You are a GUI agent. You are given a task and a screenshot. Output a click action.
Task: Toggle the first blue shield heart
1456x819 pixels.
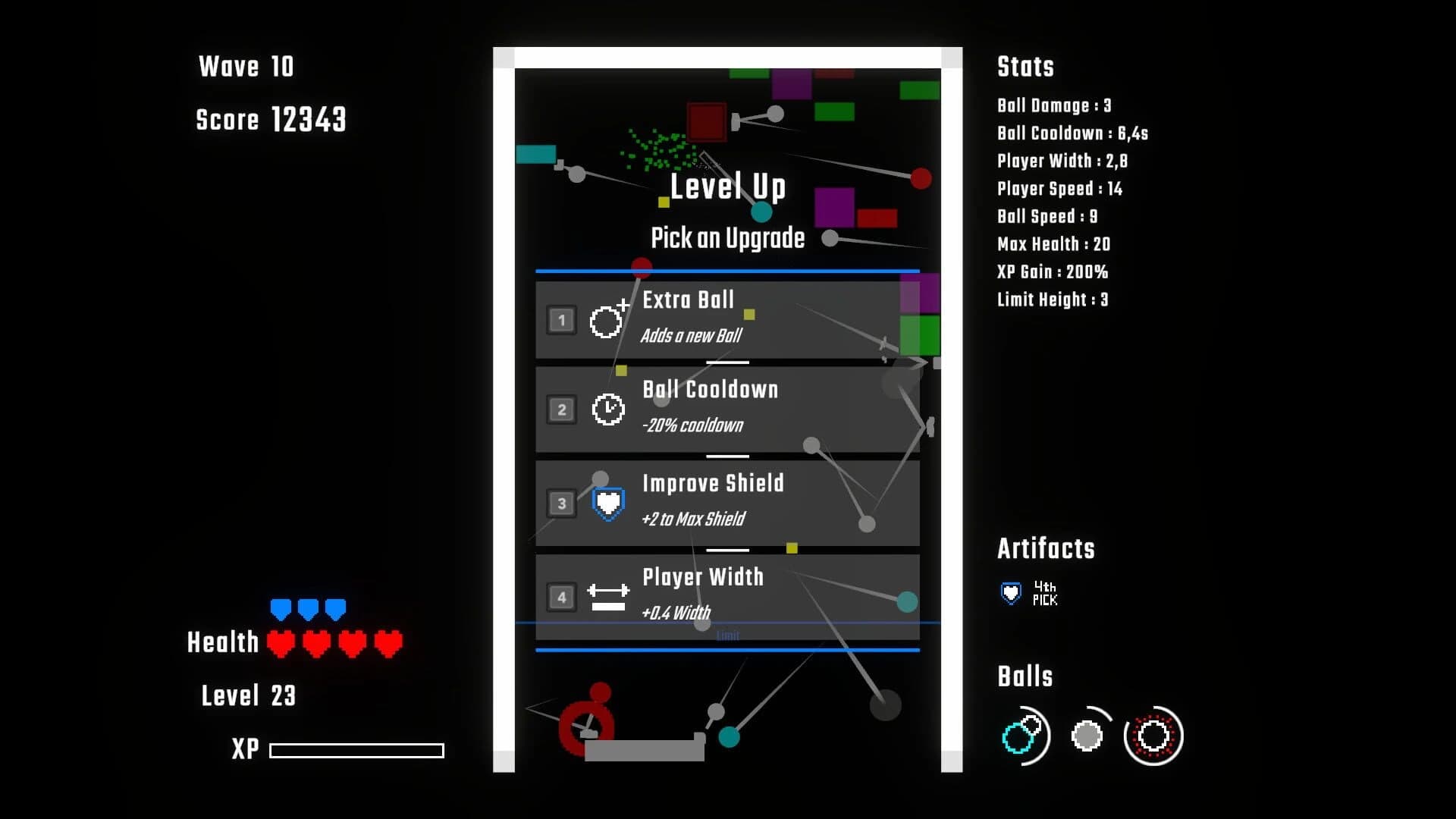[281, 607]
